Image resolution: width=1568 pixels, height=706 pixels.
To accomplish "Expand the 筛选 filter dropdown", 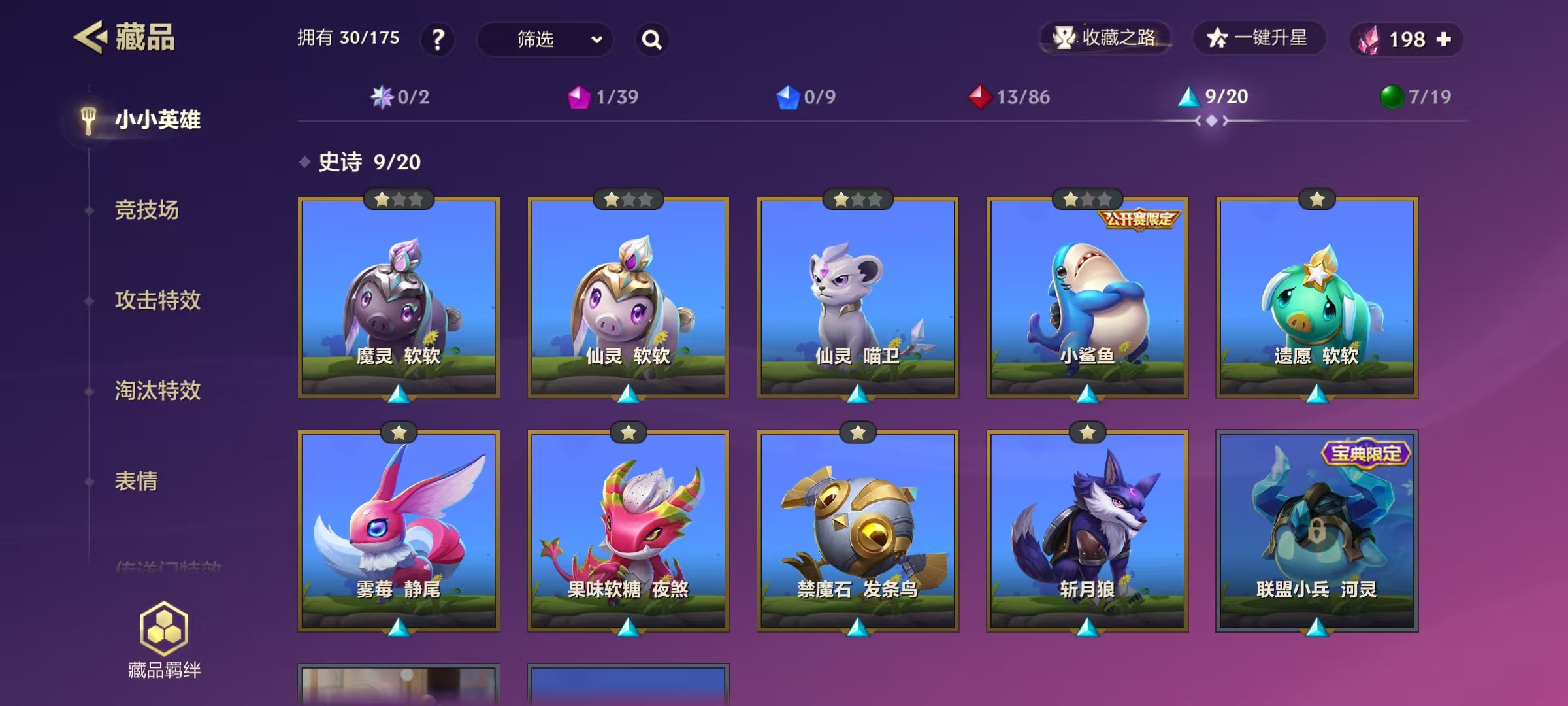I will (x=545, y=39).
